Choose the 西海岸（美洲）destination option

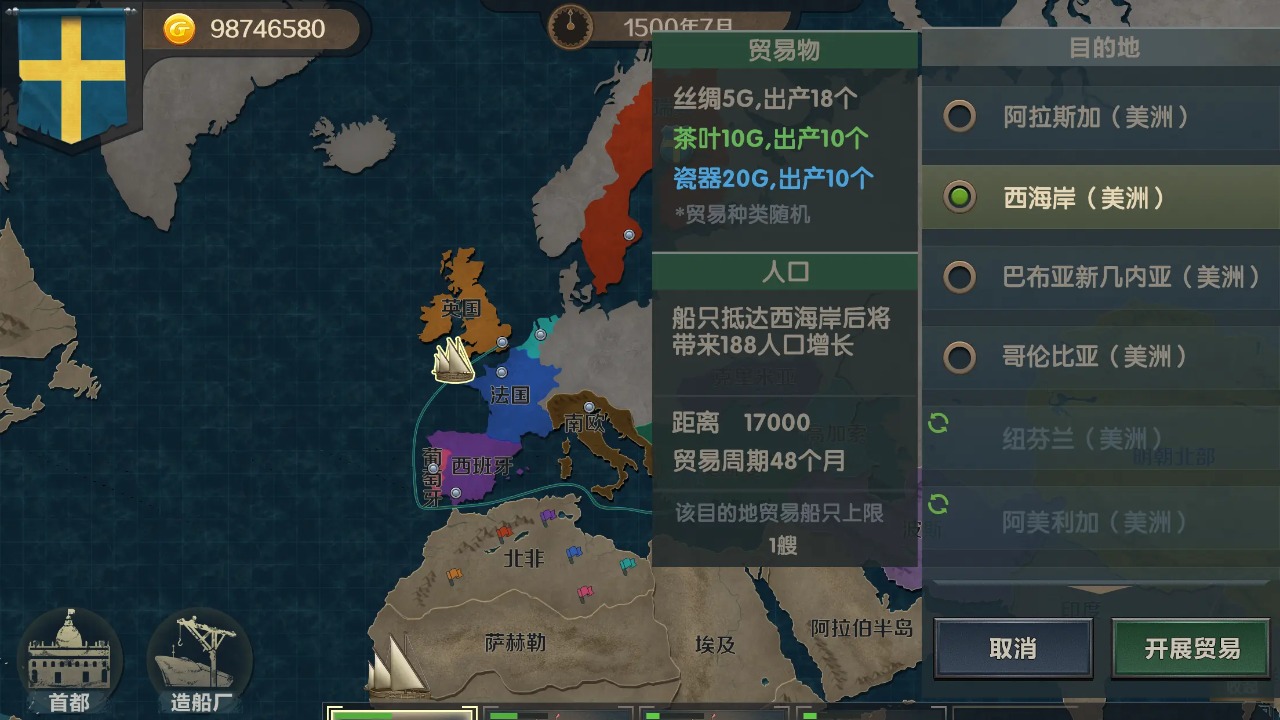pyautogui.click(x=960, y=198)
